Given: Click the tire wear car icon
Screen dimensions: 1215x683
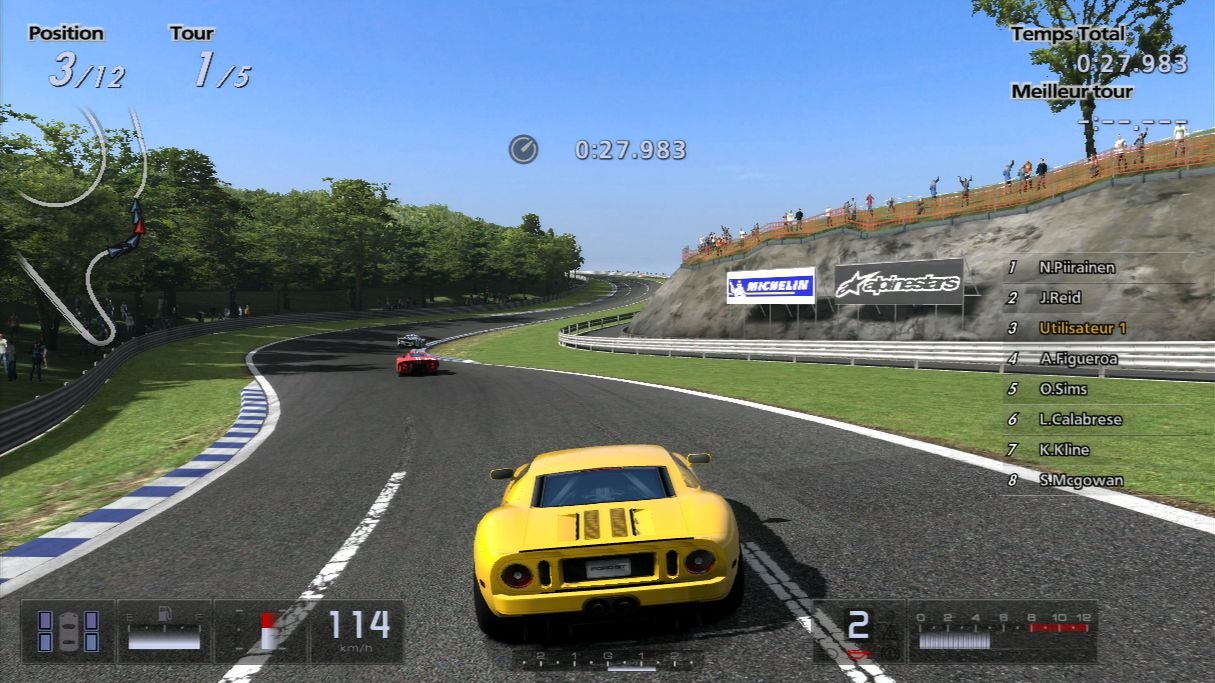Looking at the screenshot, I should click(68, 631).
